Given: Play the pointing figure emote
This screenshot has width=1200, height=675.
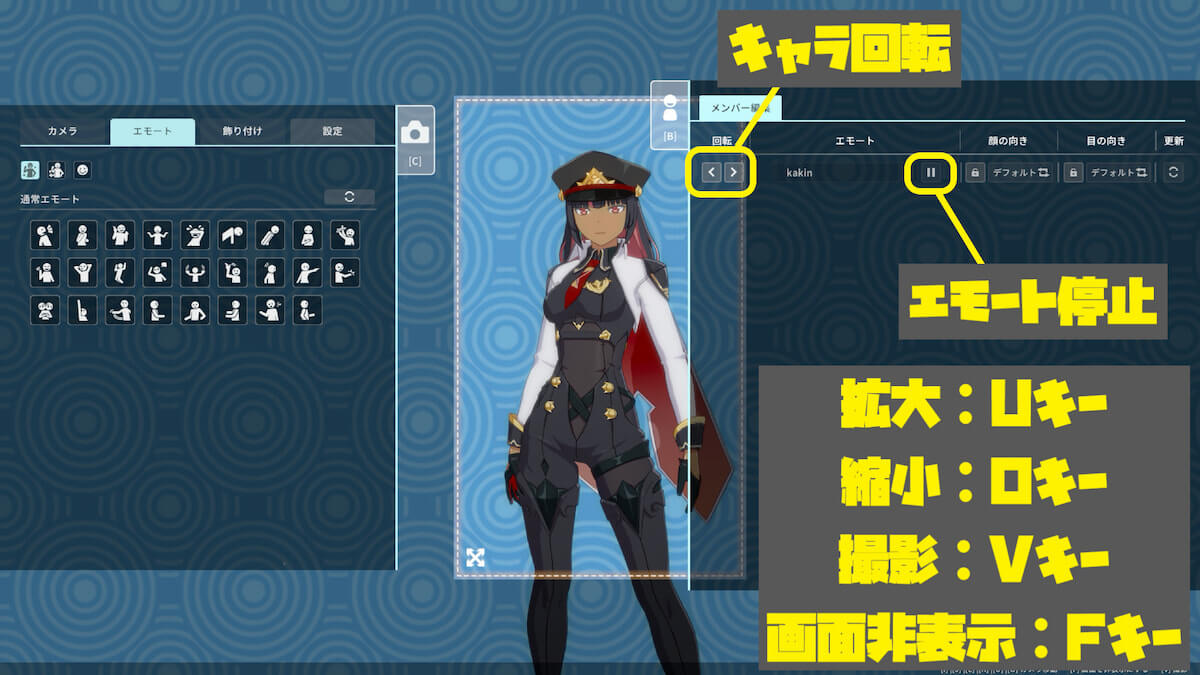Looking at the screenshot, I should point(307,273).
